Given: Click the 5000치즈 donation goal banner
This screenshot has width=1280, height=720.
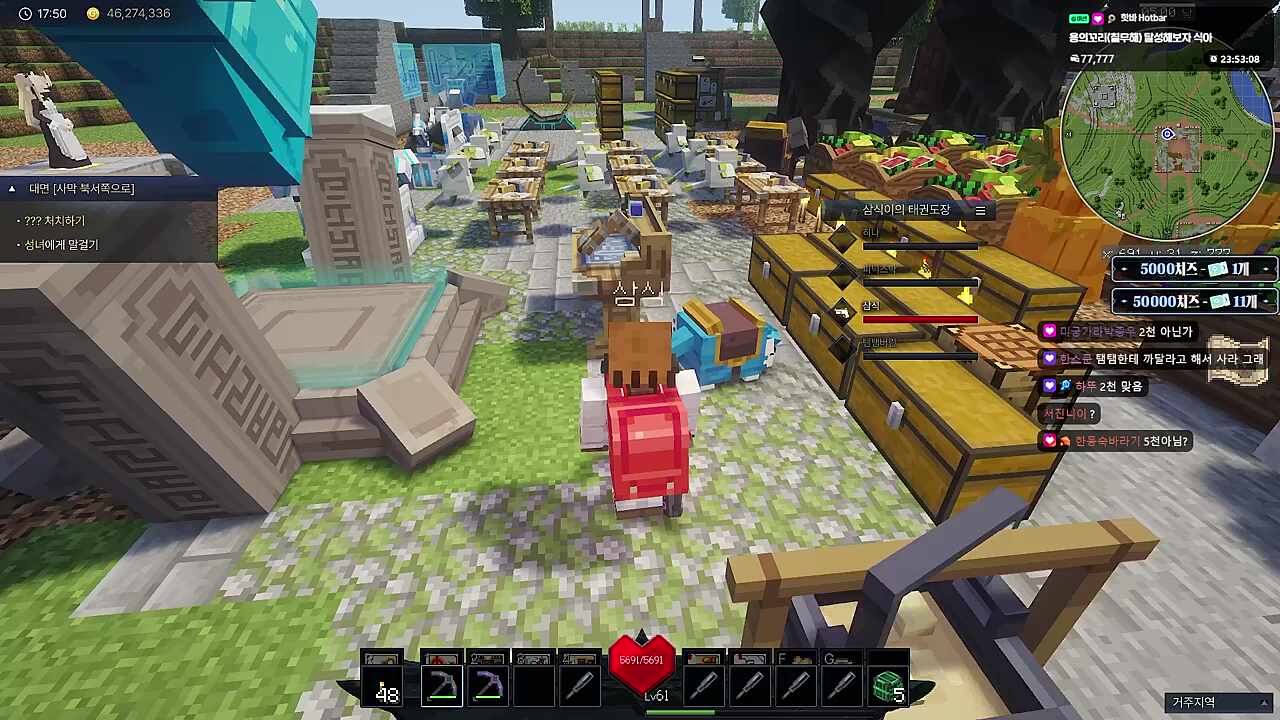Looking at the screenshot, I should [x=1194, y=269].
